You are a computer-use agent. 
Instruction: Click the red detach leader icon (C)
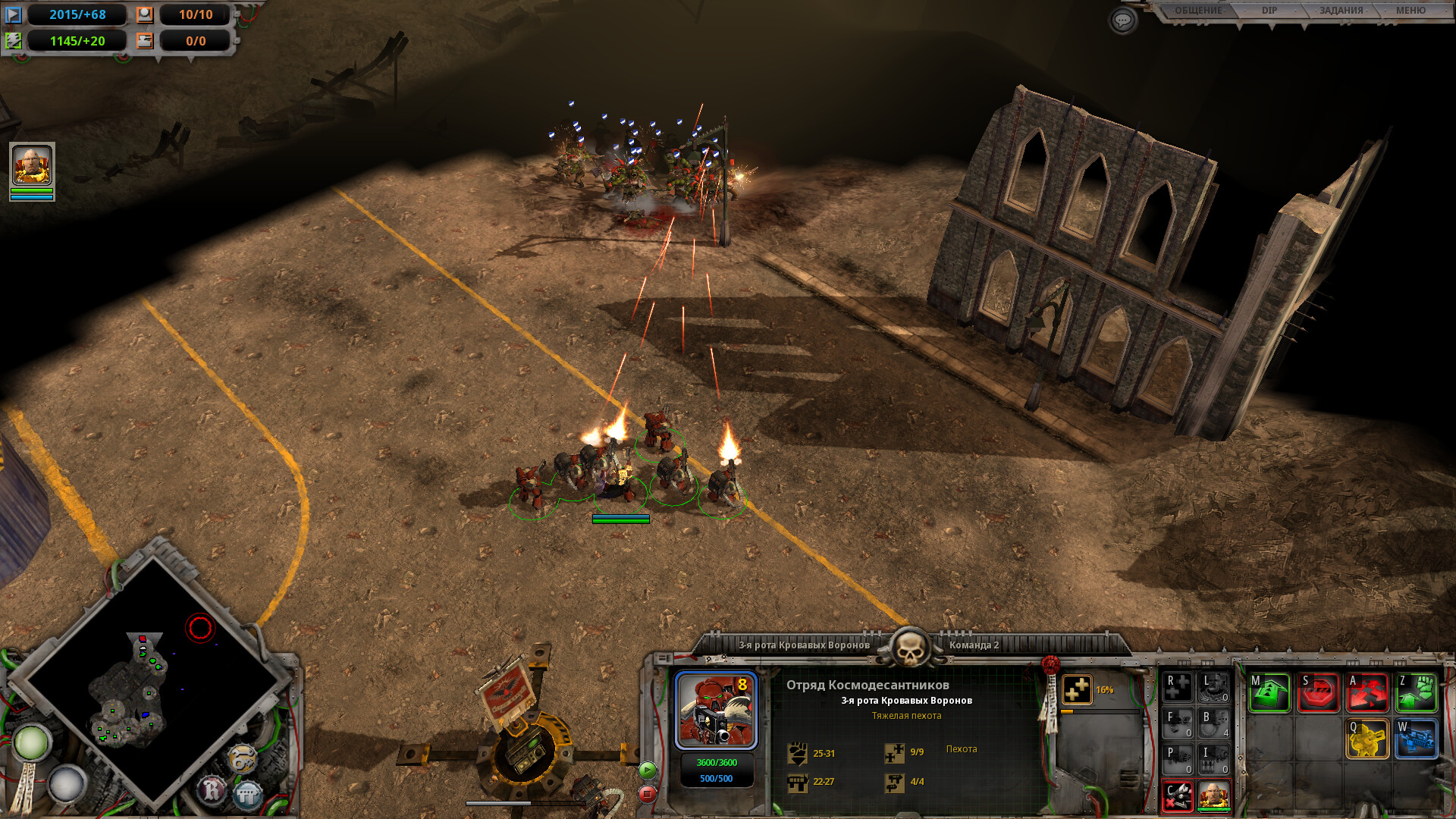(x=1178, y=796)
